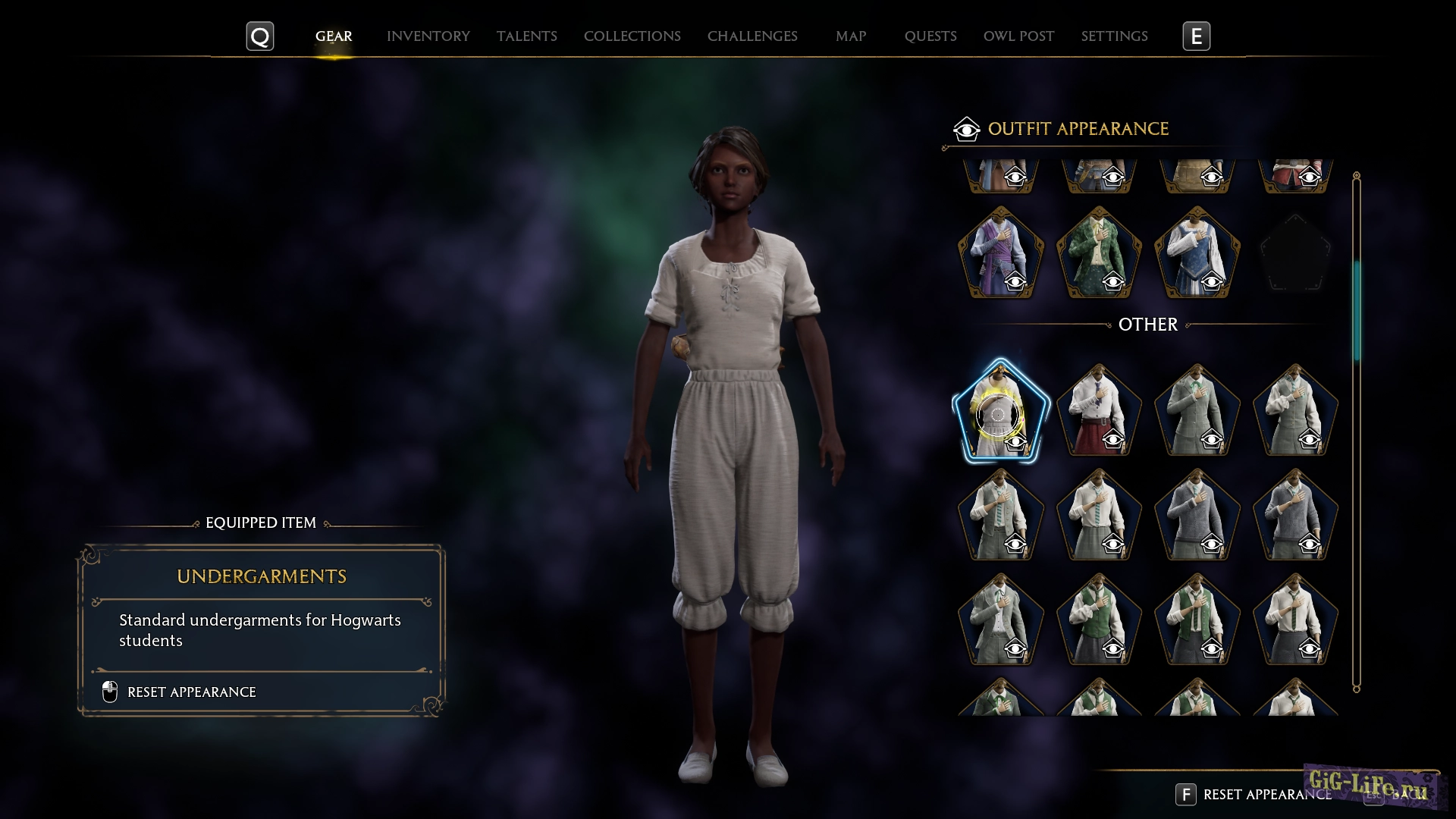Click the outfit list scrollbar handle
Screen dimensions: 1456x819
(1357, 311)
